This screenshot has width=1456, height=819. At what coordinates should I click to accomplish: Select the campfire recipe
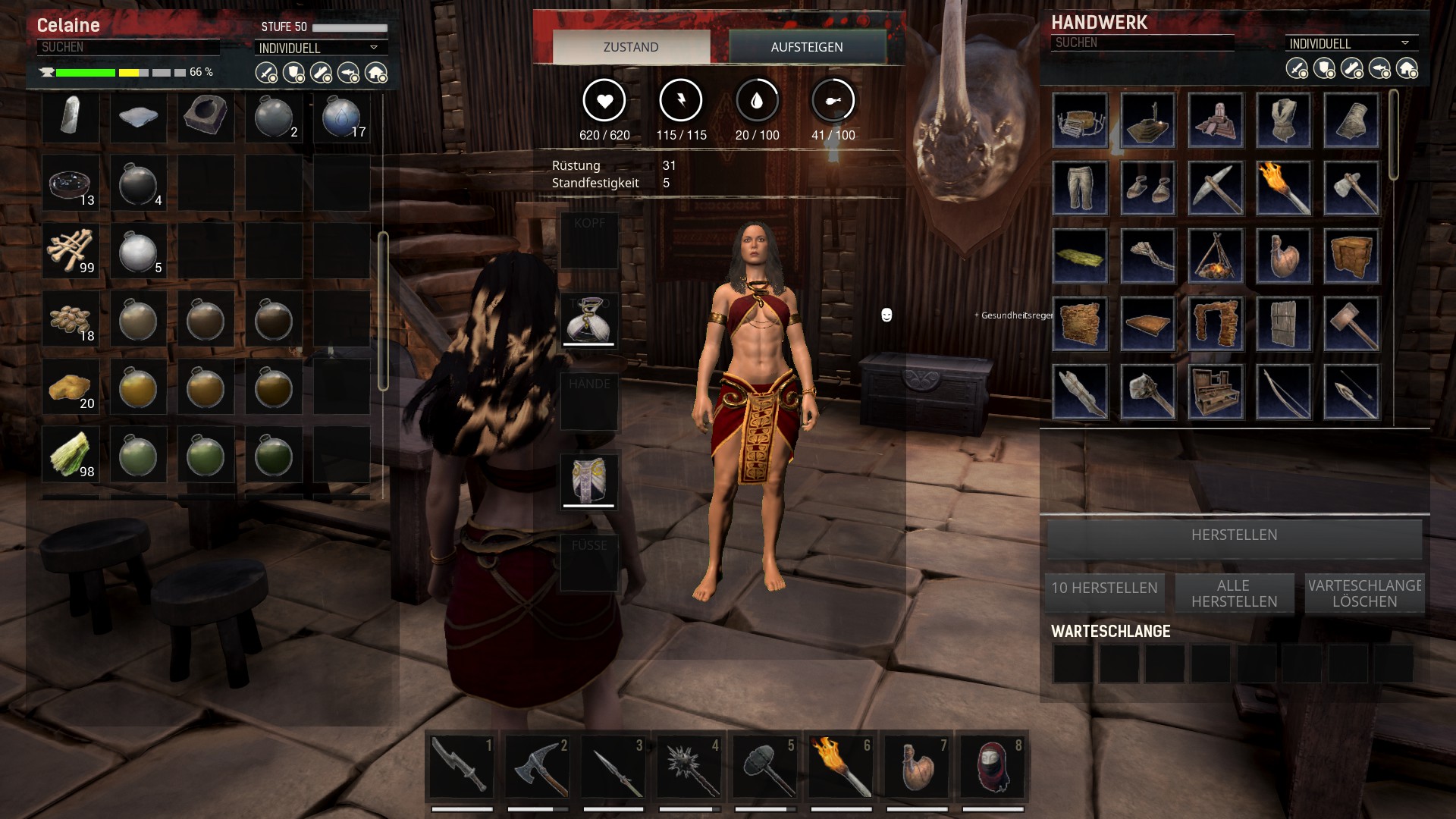point(1216,256)
